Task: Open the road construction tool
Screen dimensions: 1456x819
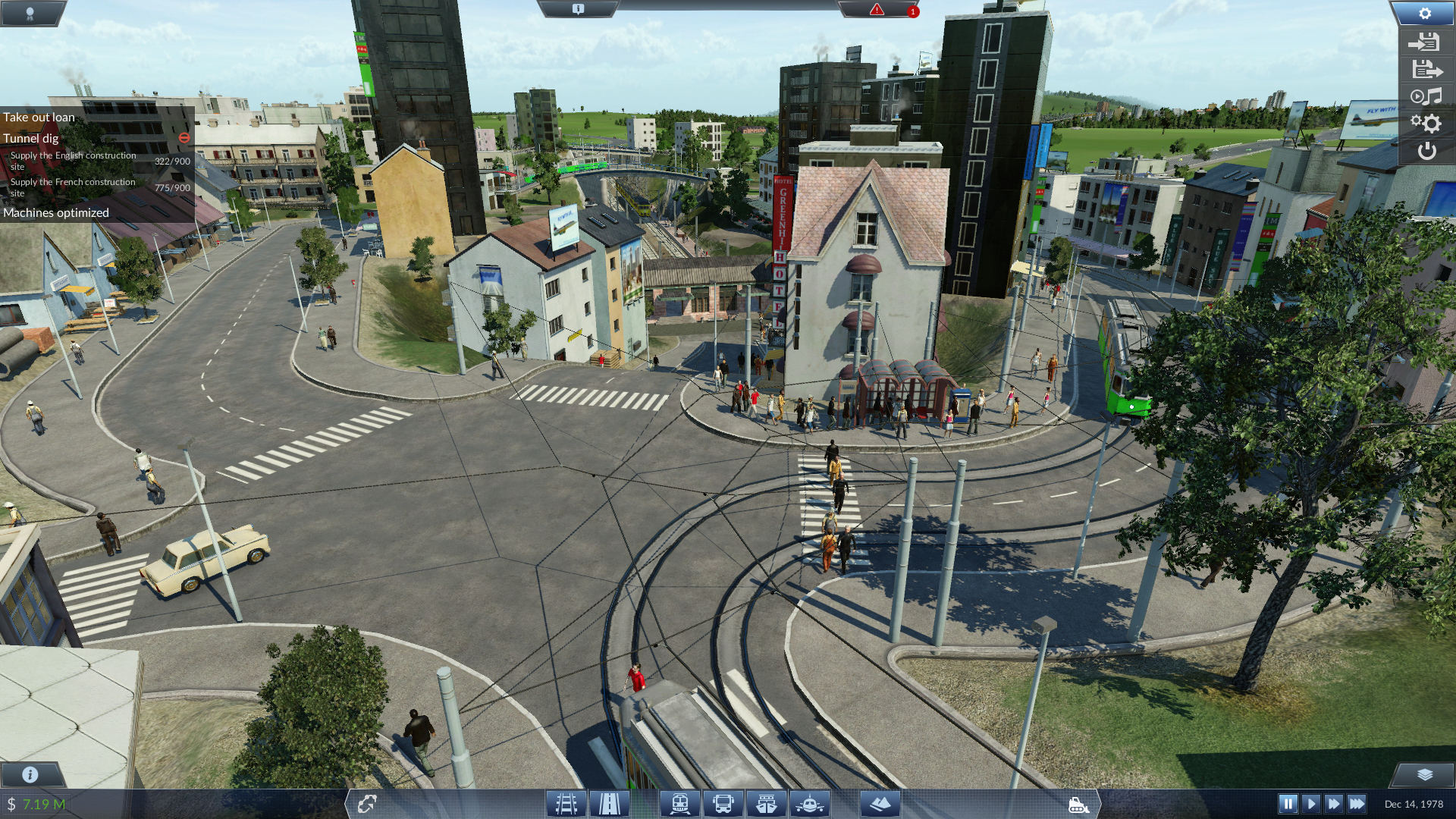Action: point(609,804)
